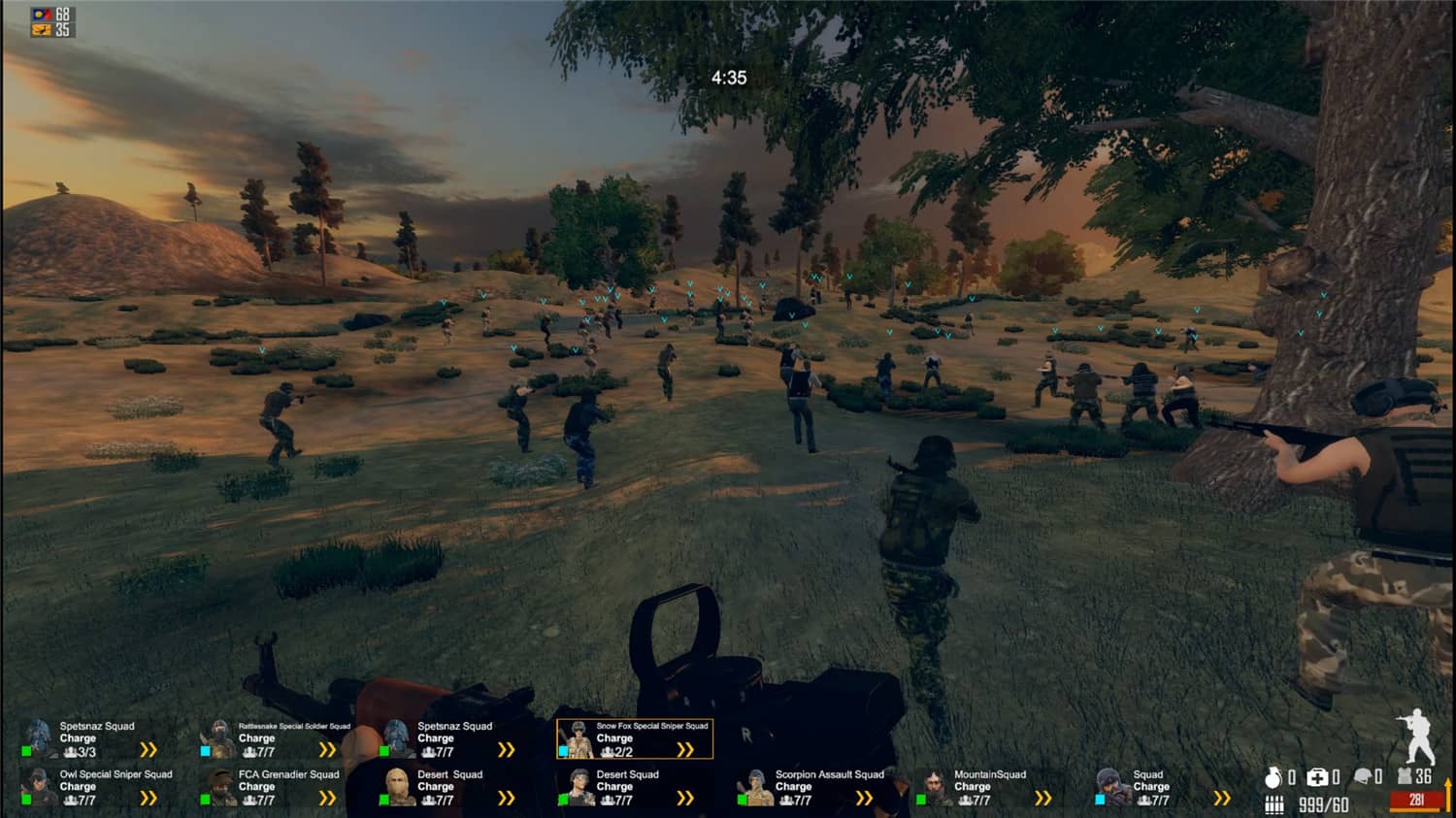
Task: Click the soldier stance icon in bottom-right corner
Action: (x=1421, y=739)
